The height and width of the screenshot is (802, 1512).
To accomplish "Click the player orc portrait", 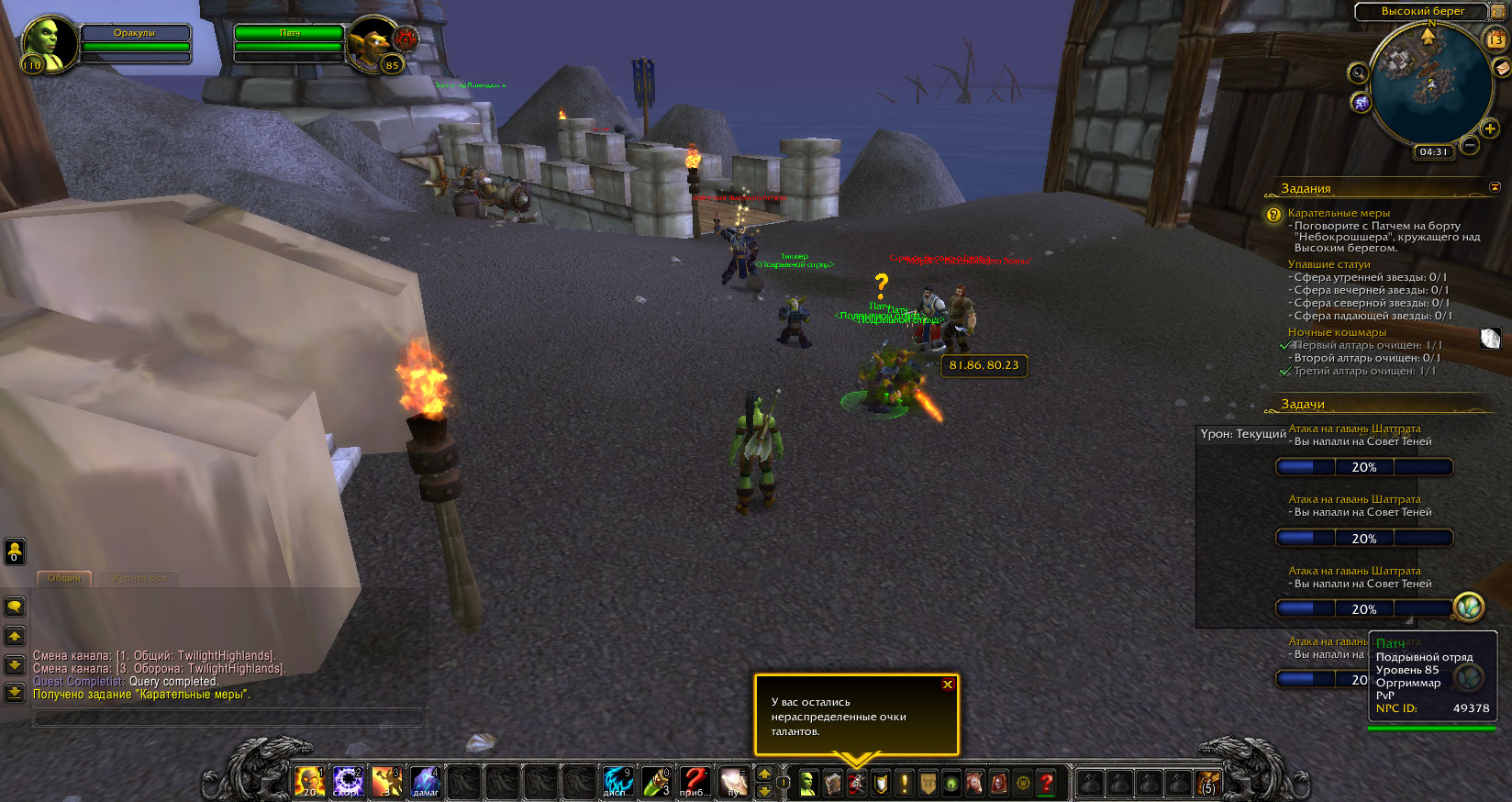I will [x=48, y=43].
